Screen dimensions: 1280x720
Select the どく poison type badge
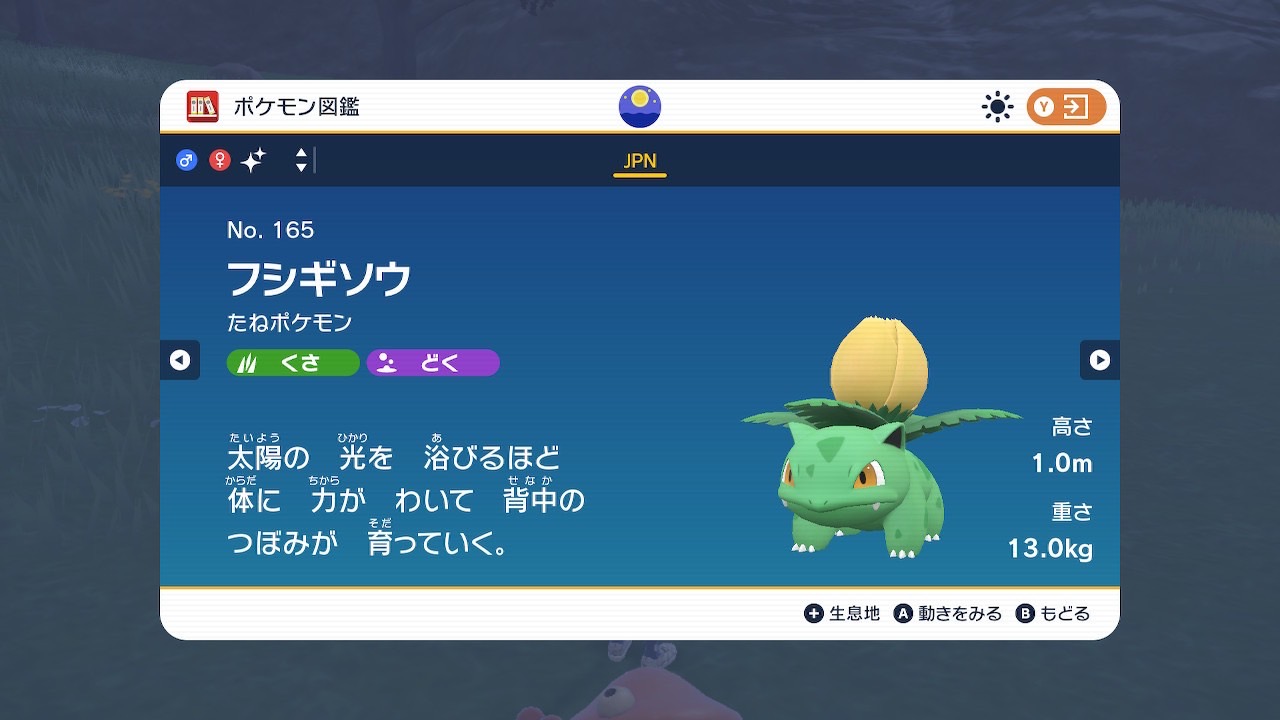point(432,362)
